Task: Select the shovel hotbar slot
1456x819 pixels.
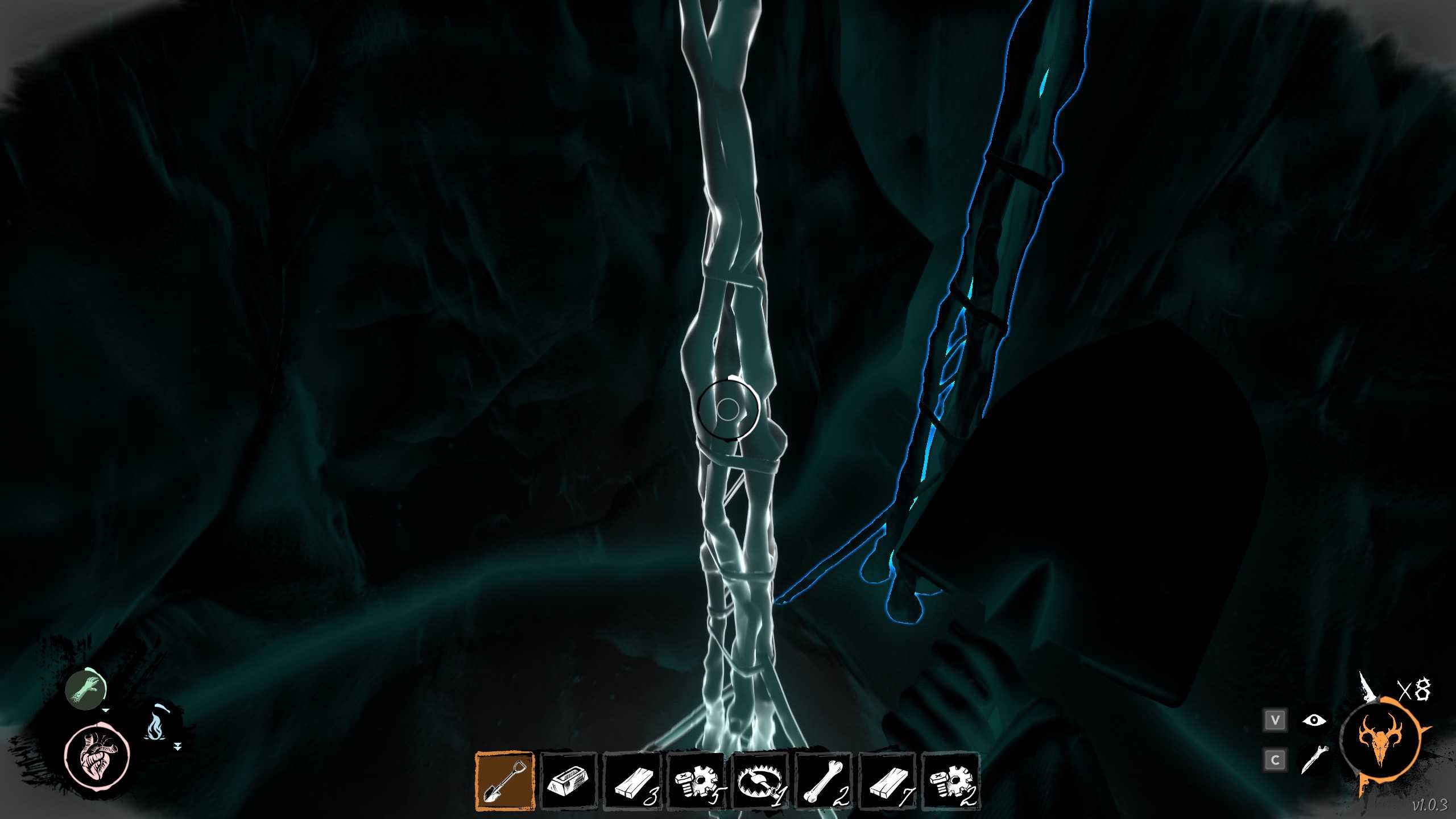Action: point(504,781)
